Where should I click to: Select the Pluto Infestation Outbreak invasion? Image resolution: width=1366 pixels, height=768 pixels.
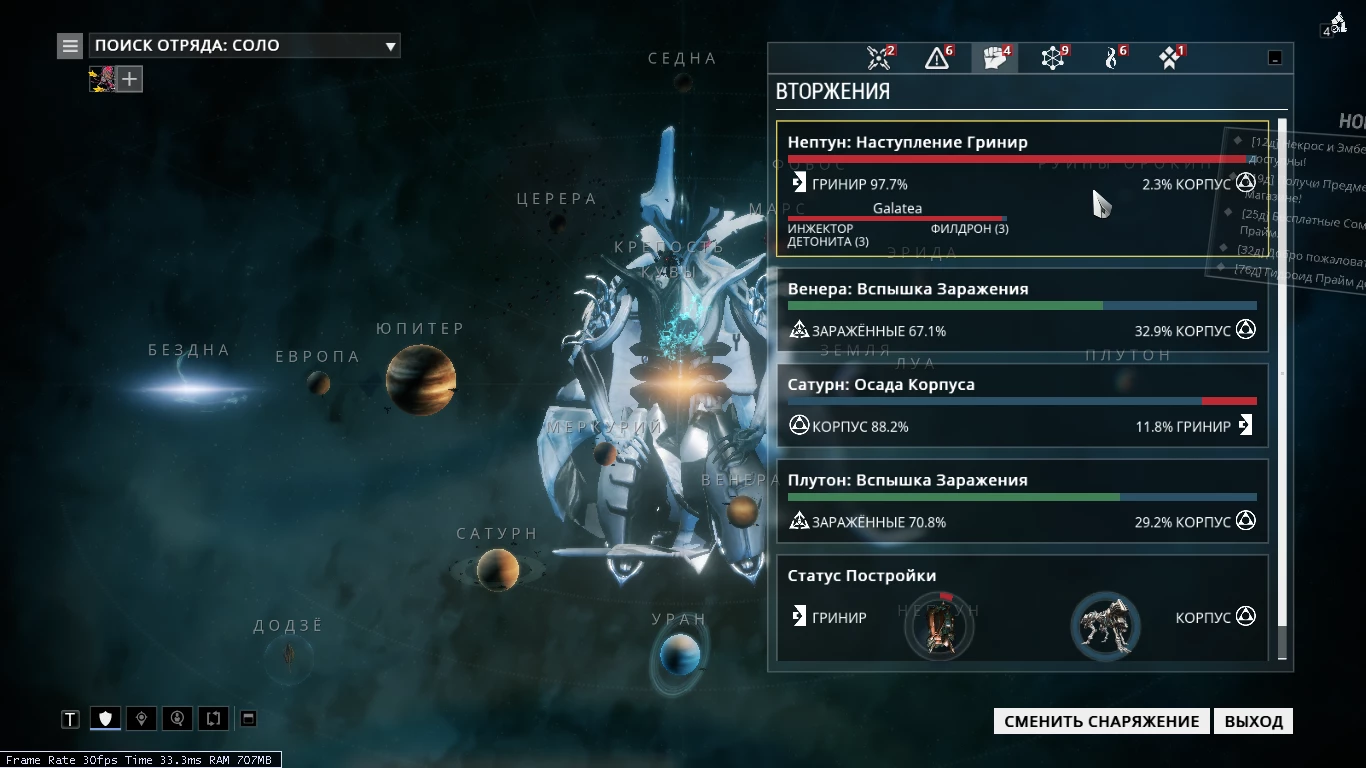click(1021, 501)
